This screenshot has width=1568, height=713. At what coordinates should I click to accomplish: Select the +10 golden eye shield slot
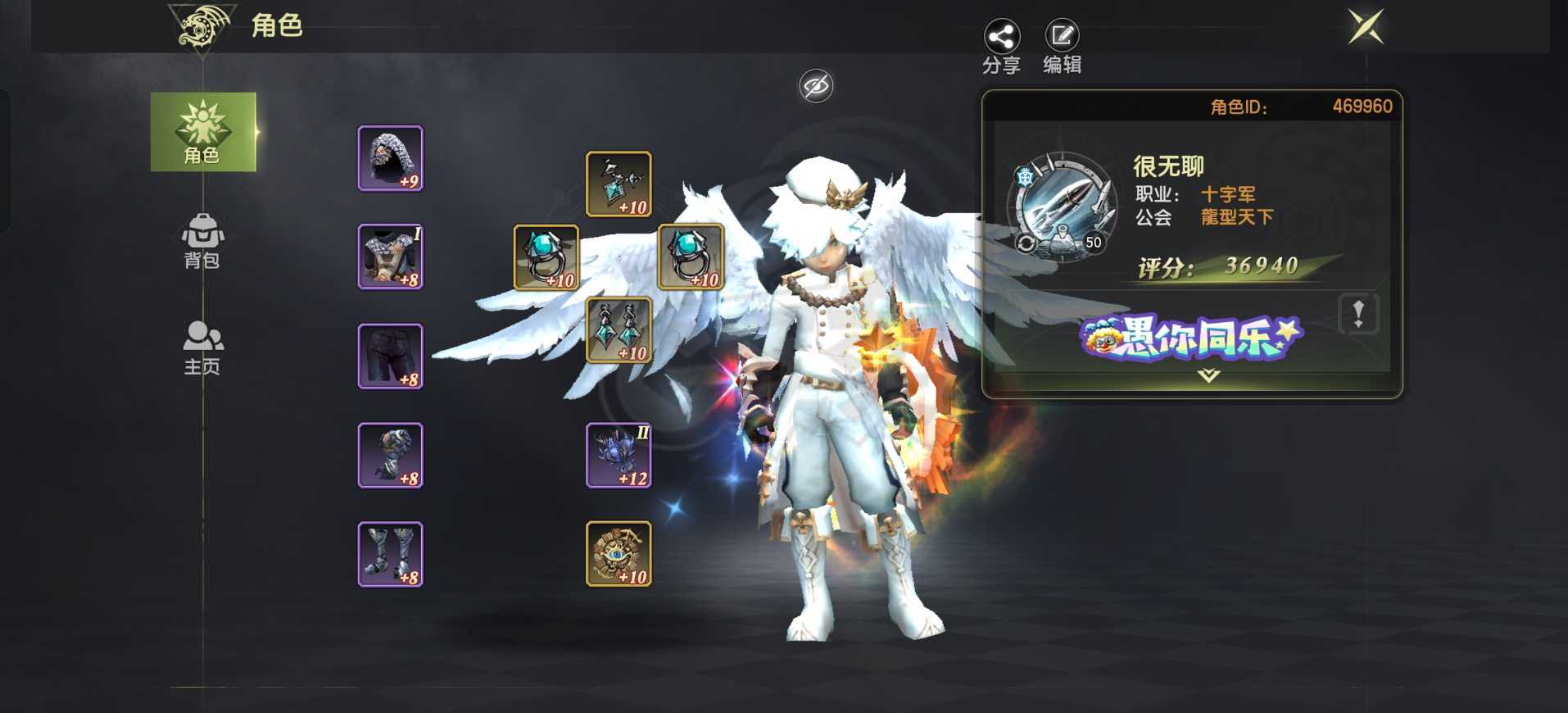coord(619,554)
